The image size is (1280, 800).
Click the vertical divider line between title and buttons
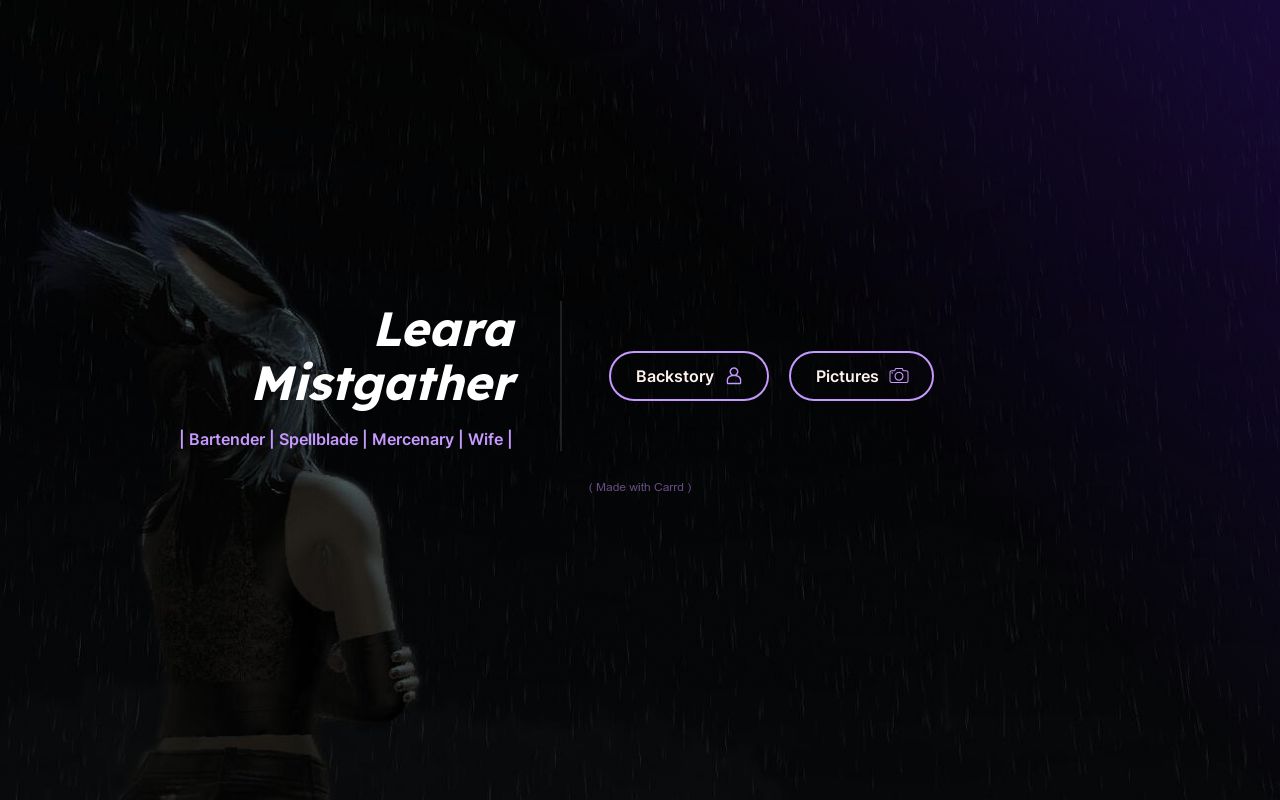(x=561, y=375)
